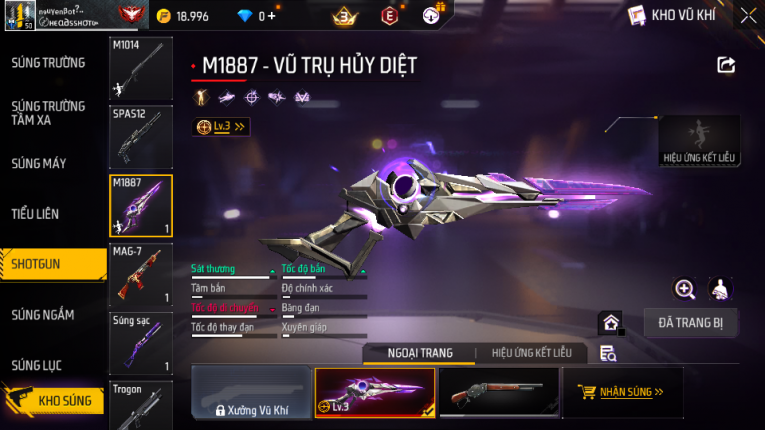Image resolution: width=765 pixels, height=430 pixels.
Task: Open the Xưởng Vũ Khí workshop
Action: click(249, 392)
